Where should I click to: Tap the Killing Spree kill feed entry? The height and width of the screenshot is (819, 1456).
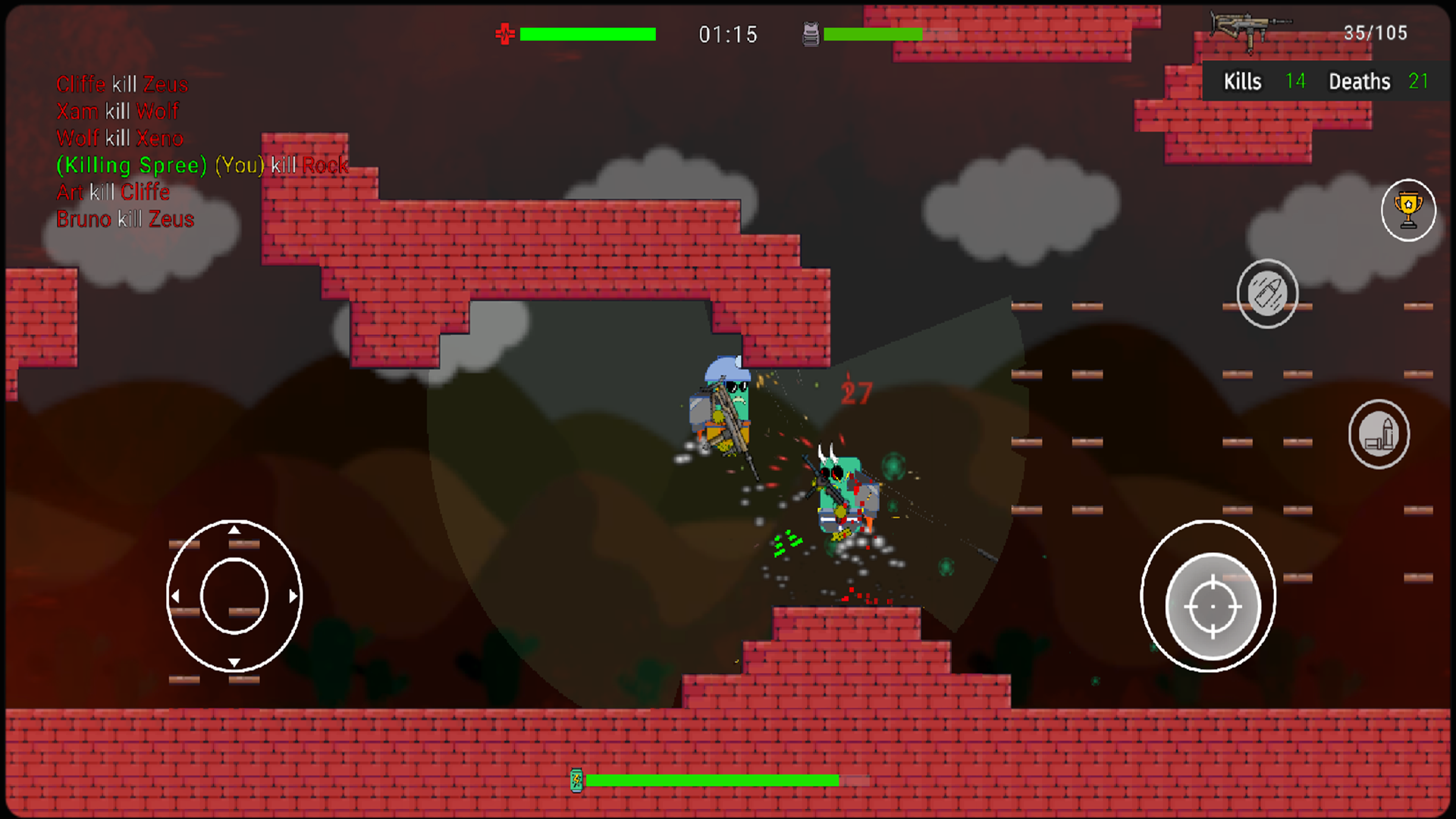tap(201, 165)
